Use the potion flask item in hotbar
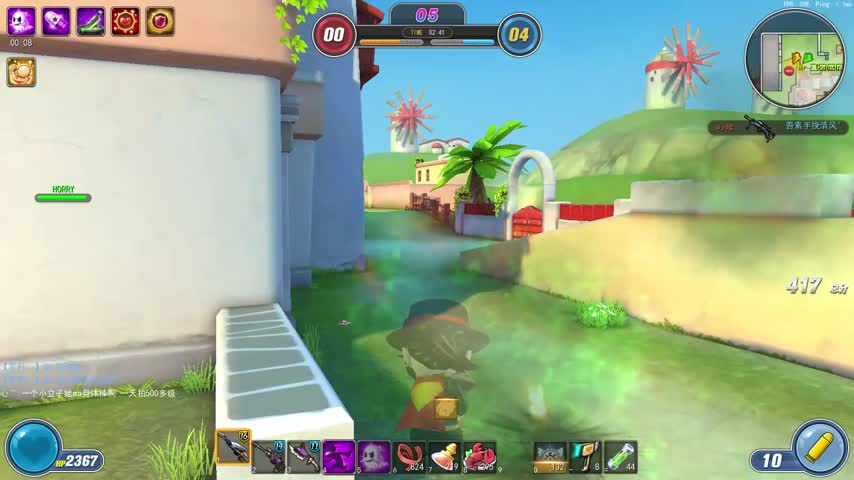 point(444,456)
